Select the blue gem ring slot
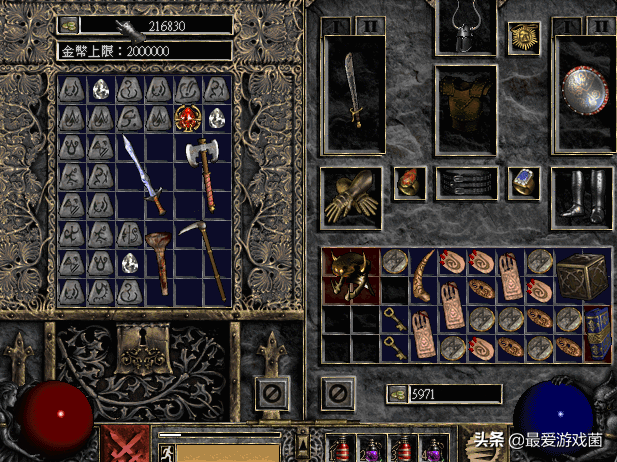 (x=523, y=181)
